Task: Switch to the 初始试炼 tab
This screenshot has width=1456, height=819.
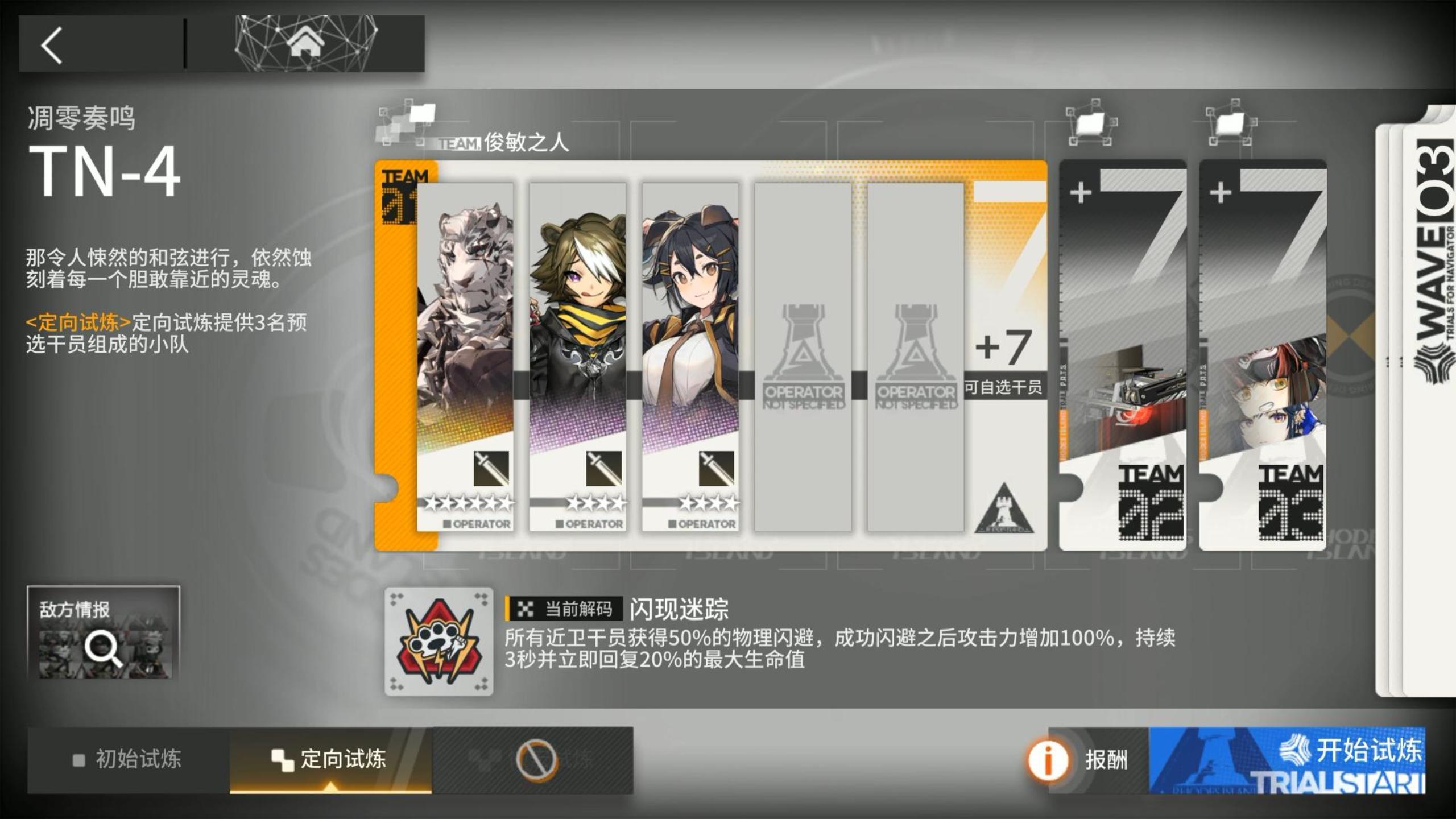Action: point(136,759)
